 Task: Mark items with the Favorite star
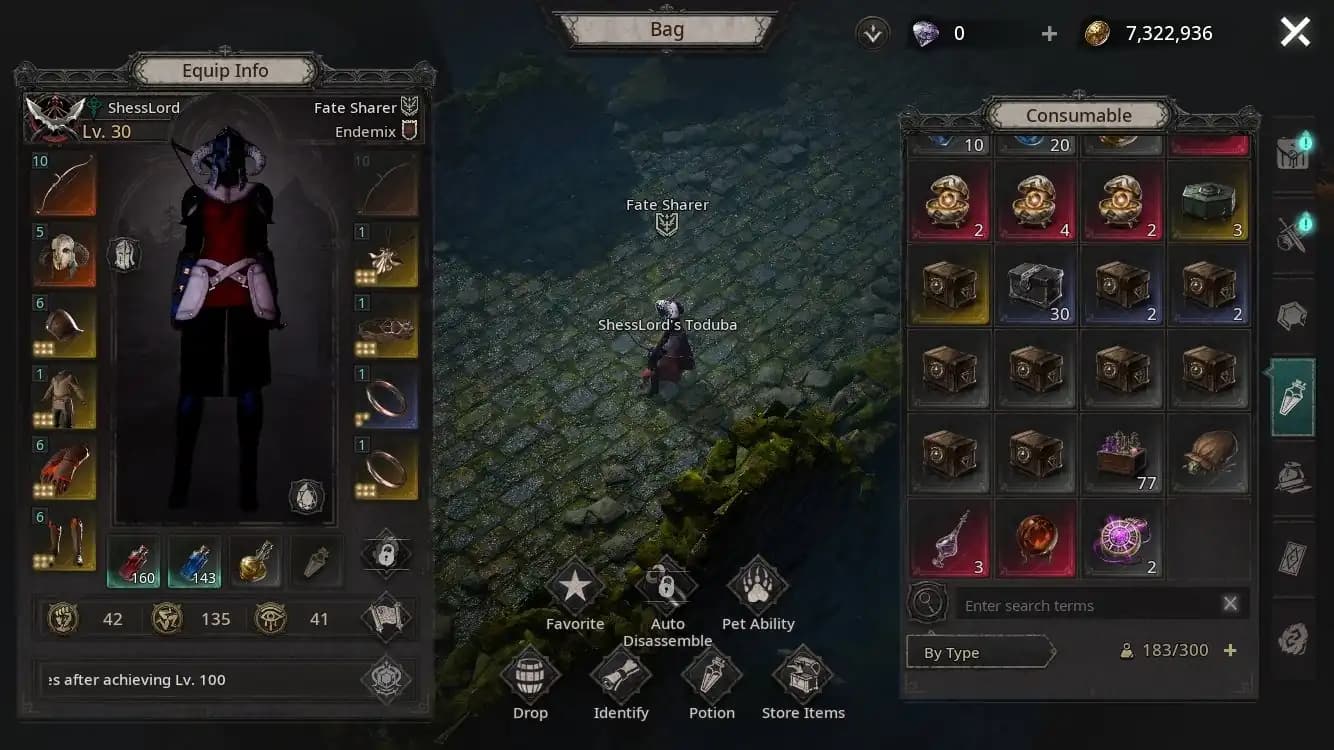click(575, 588)
